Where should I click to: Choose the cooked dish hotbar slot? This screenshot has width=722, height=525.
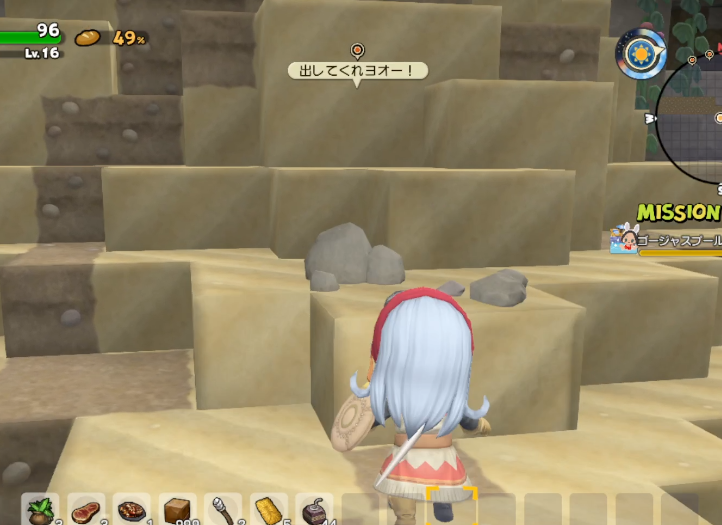[132, 510]
